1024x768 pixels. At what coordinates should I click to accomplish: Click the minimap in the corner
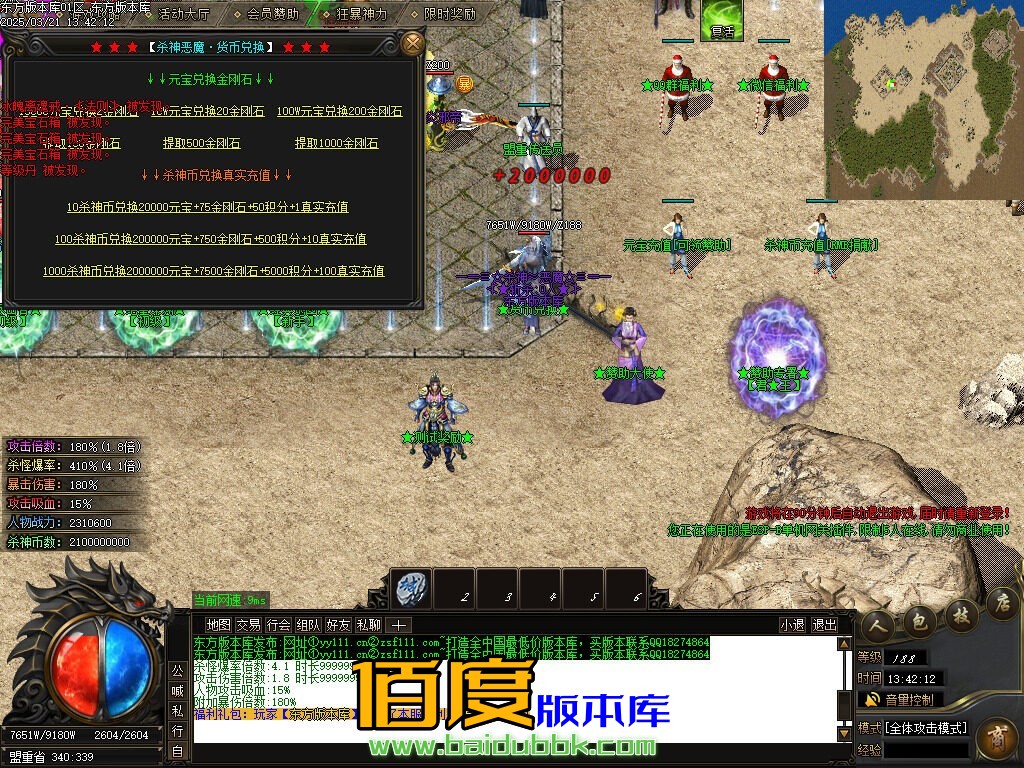[x=922, y=98]
